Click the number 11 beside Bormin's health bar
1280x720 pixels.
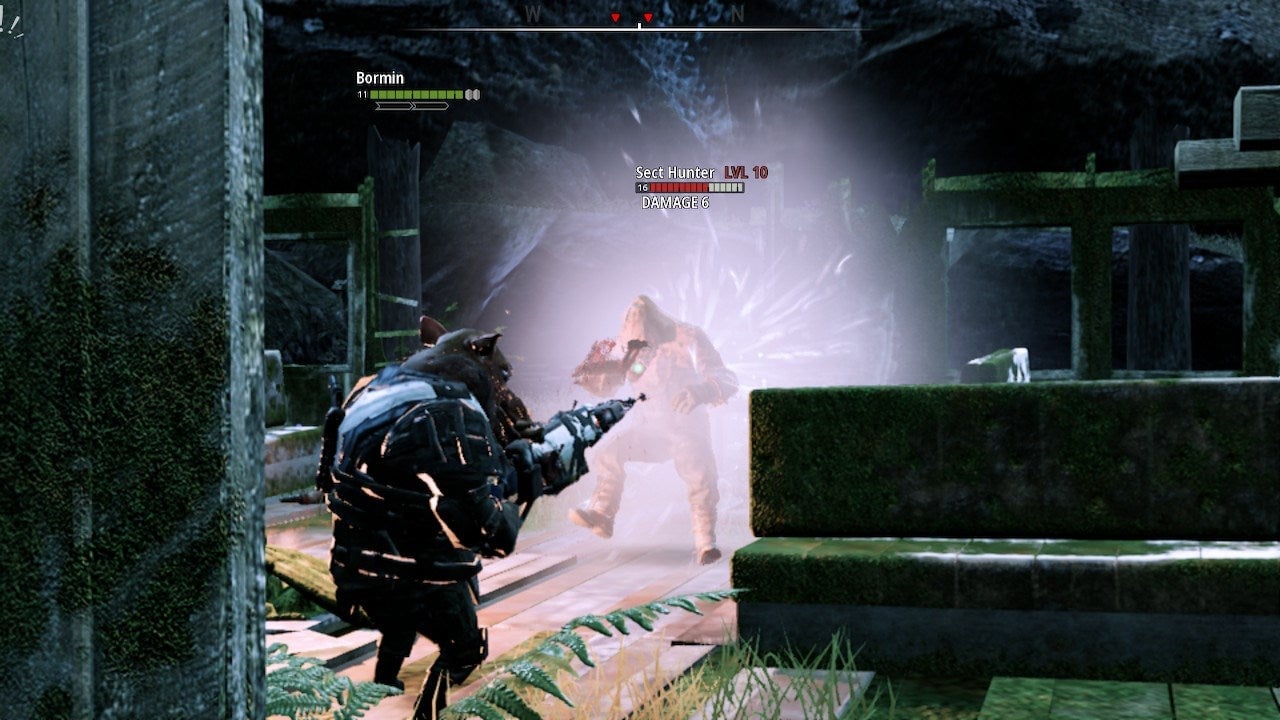[362, 95]
